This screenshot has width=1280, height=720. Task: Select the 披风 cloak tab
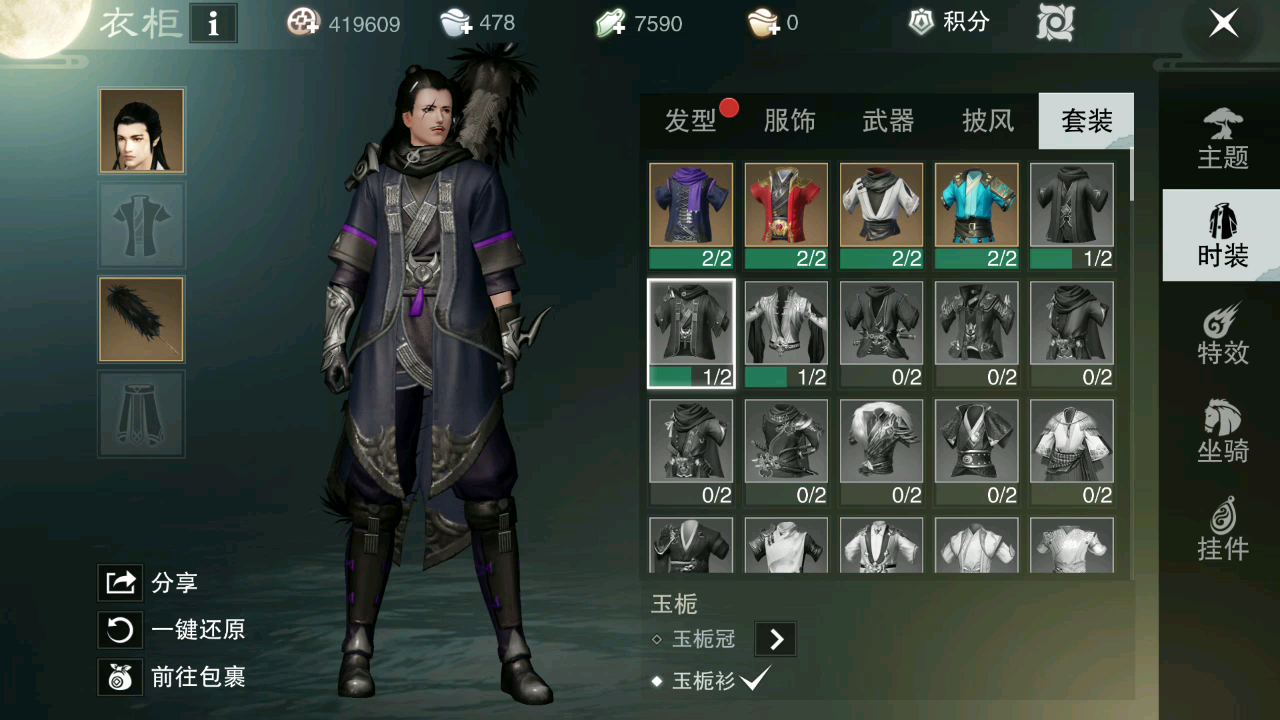pyautogui.click(x=988, y=121)
